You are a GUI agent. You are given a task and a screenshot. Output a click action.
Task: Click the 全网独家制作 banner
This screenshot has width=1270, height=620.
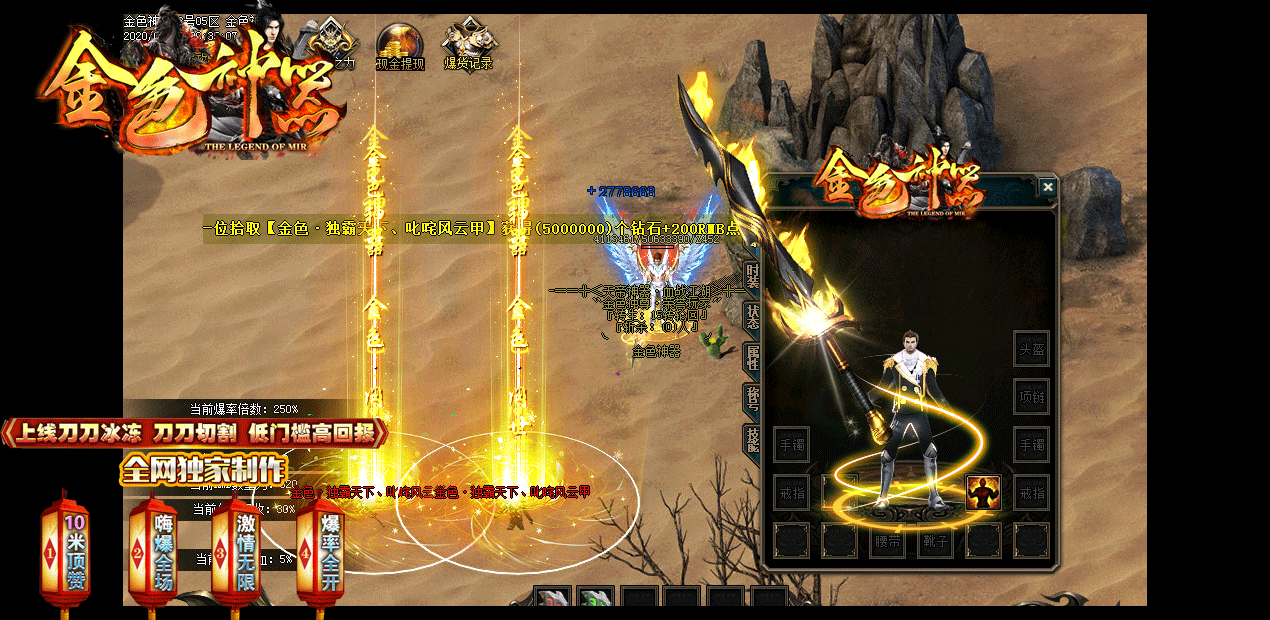[x=203, y=470]
